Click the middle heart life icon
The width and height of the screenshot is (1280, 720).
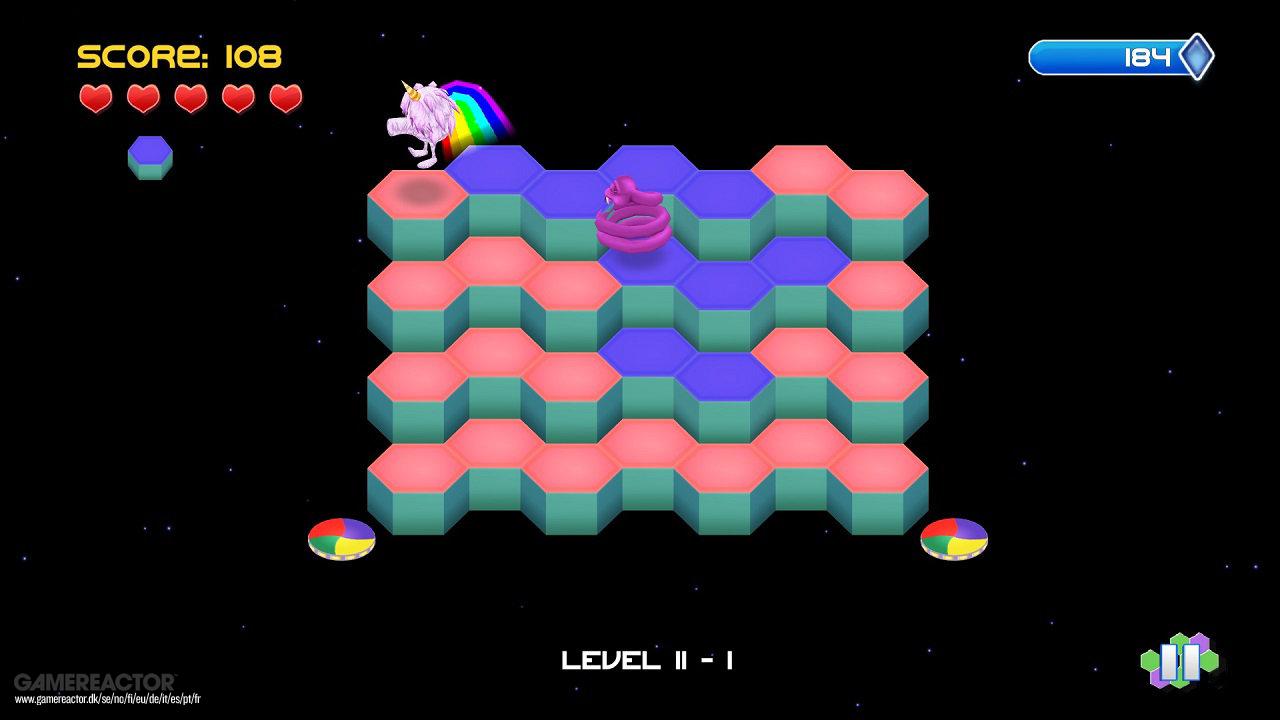pos(191,98)
